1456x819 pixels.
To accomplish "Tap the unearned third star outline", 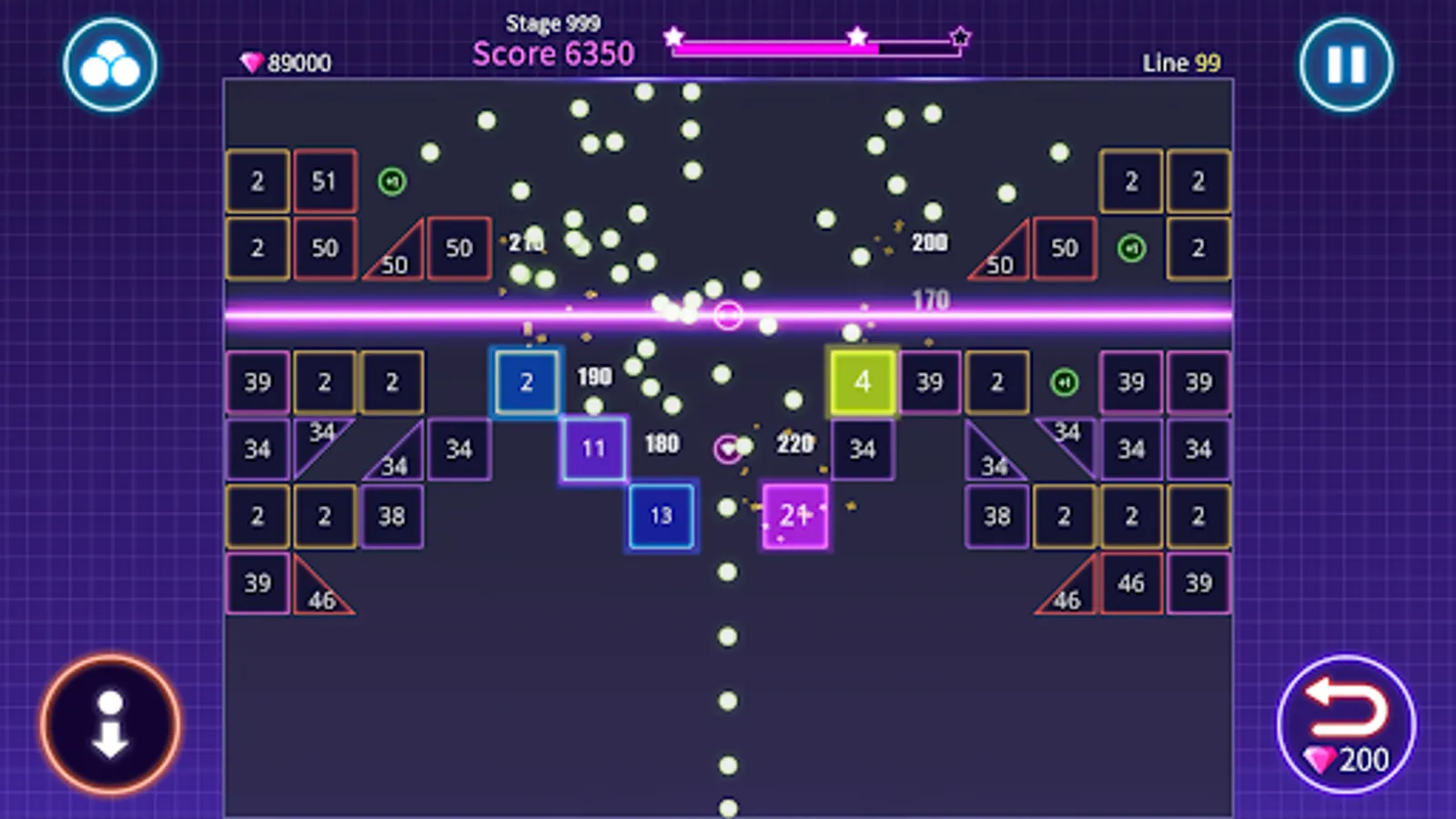I will click(960, 35).
